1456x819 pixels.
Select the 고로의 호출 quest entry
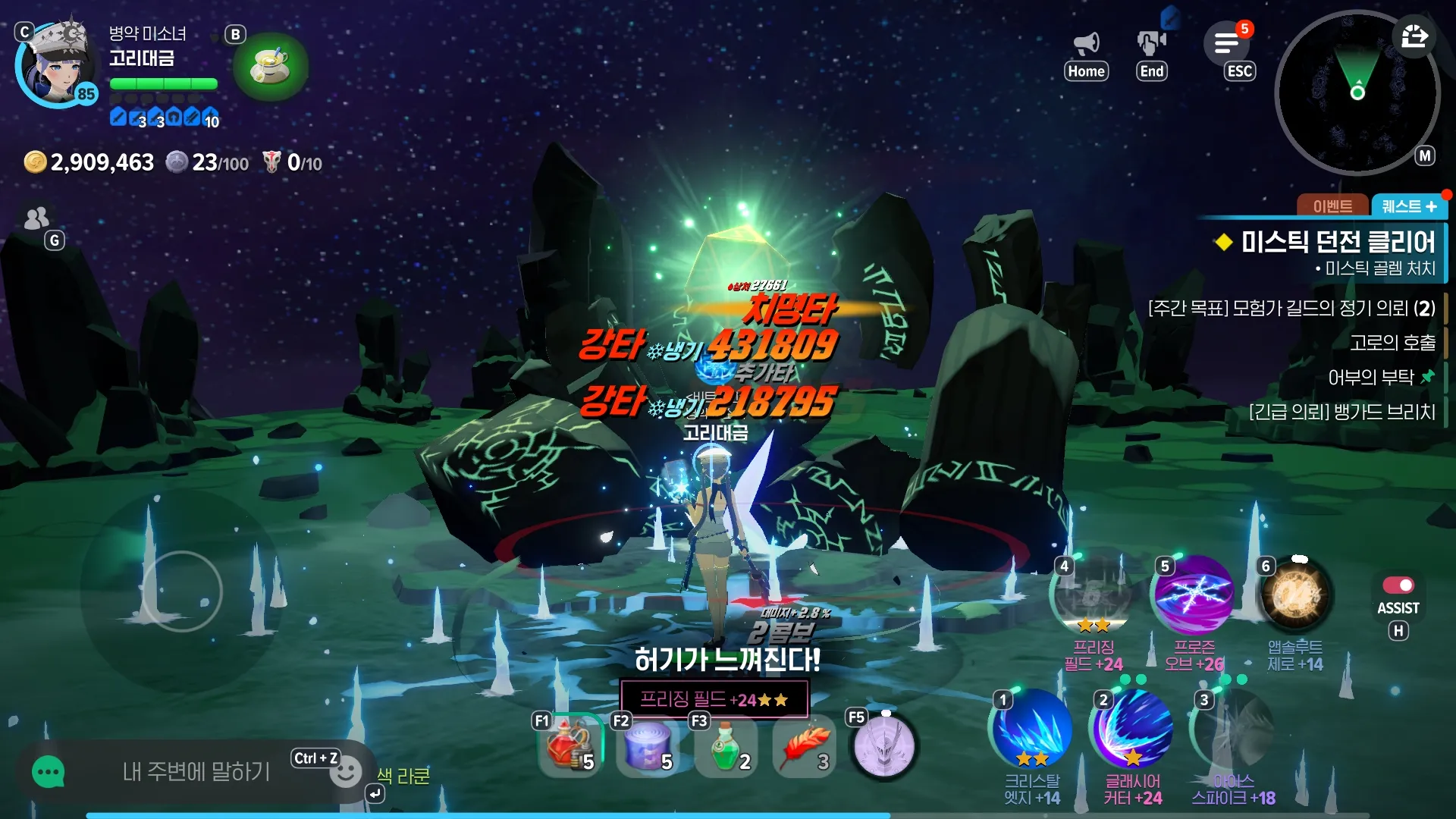pos(1392,343)
